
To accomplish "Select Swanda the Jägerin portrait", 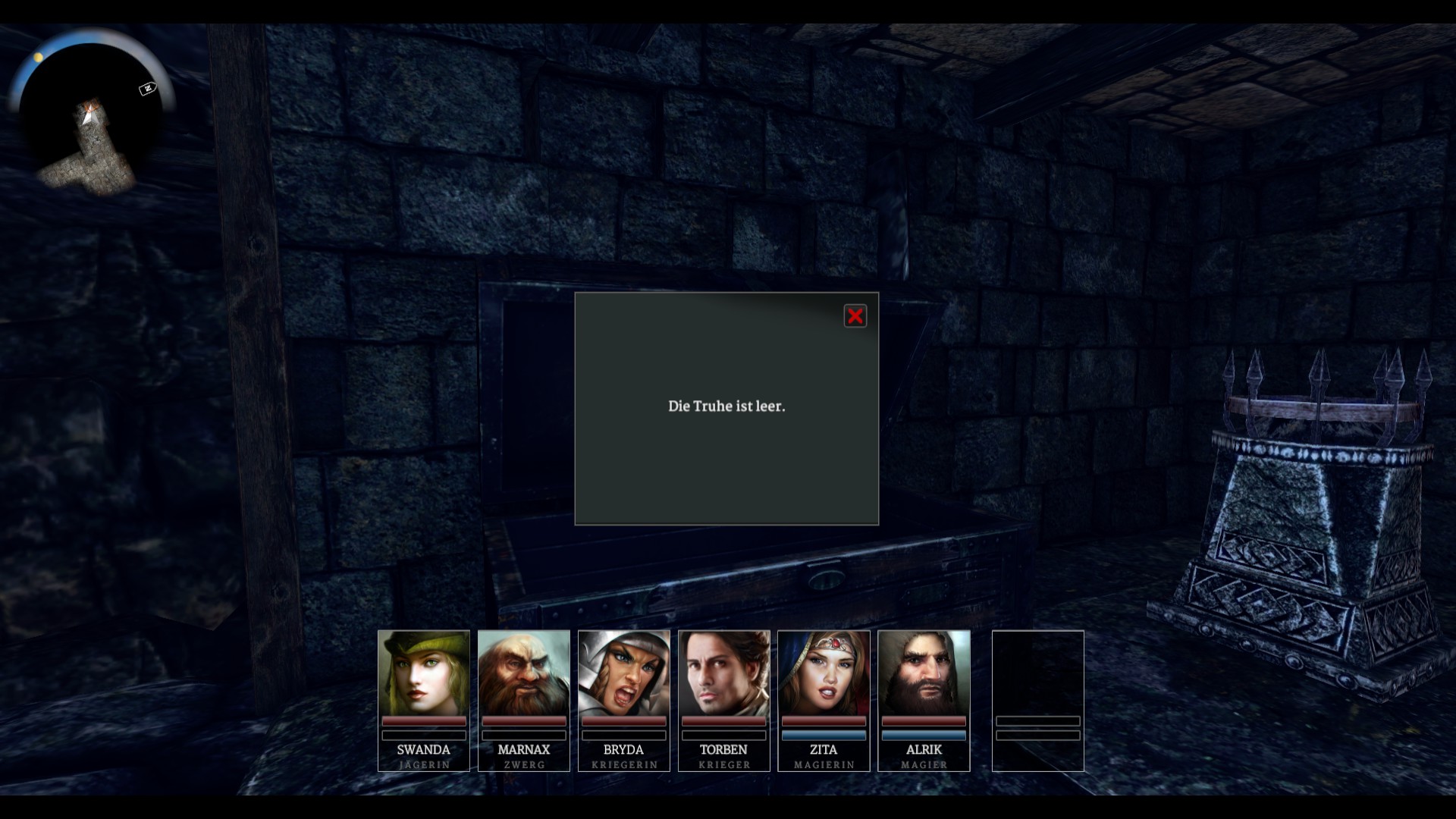I will click(x=424, y=673).
